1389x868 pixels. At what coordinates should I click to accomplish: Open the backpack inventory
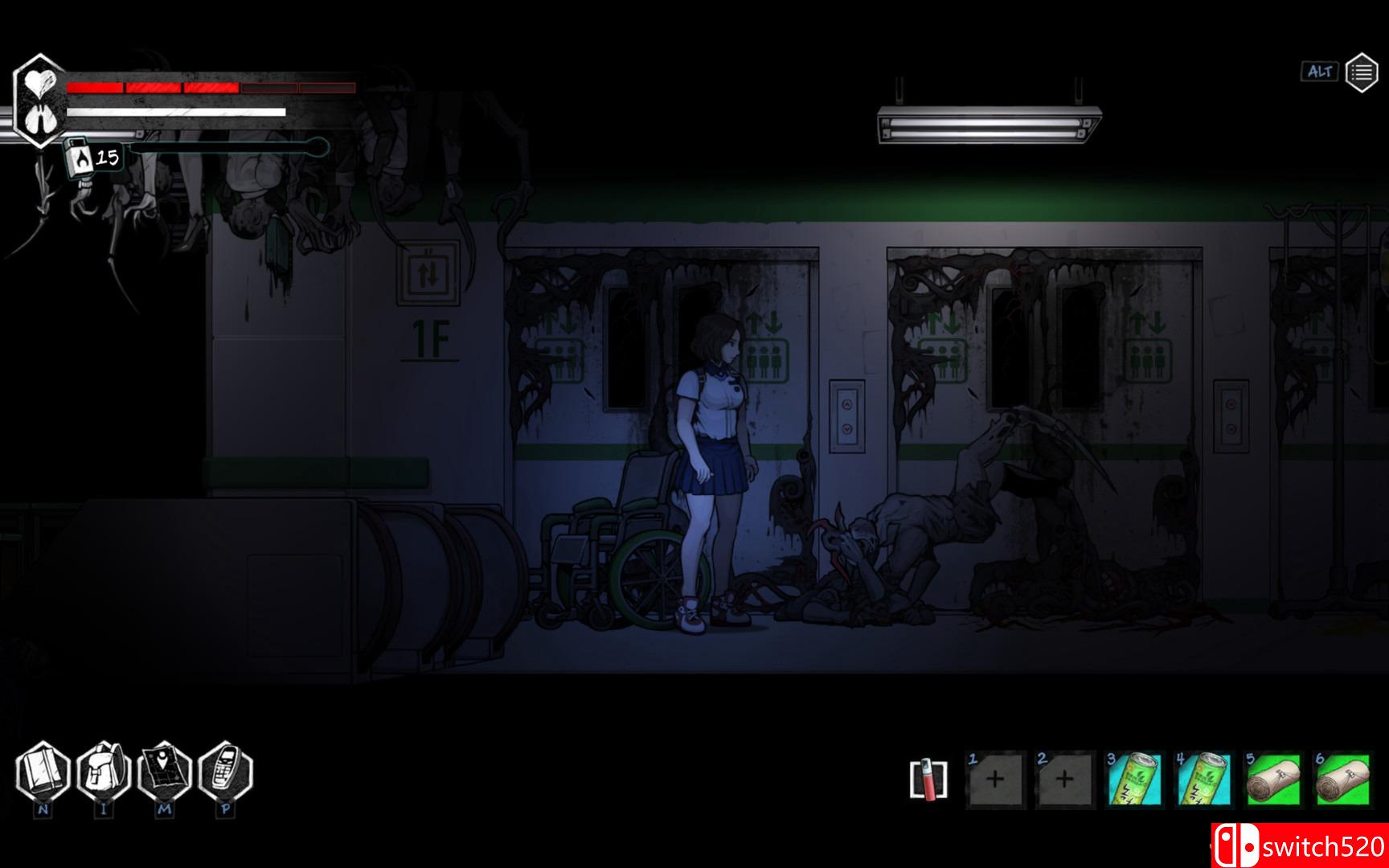(104, 772)
